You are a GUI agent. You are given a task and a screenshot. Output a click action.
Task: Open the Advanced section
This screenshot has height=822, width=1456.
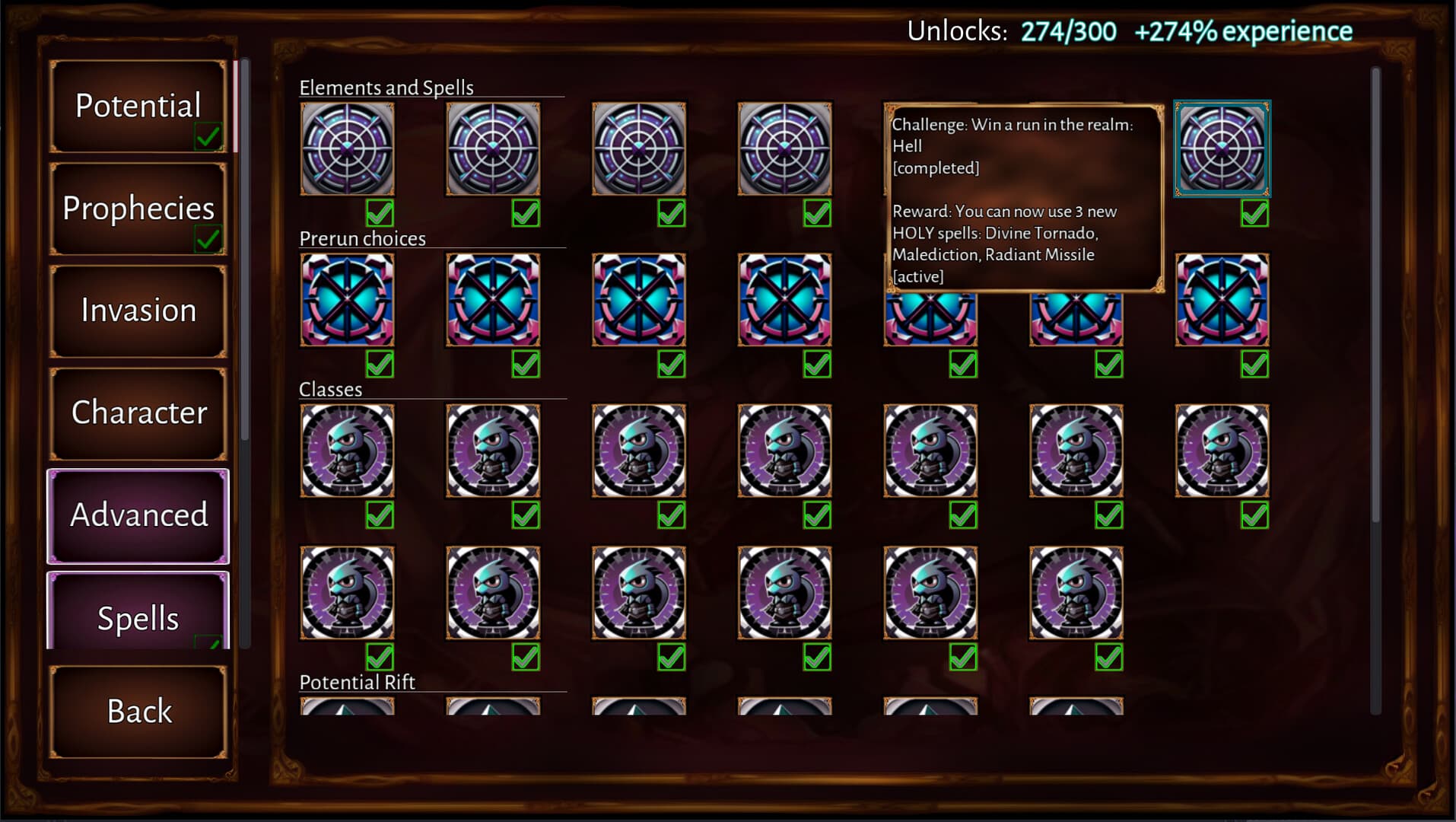click(138, 515)
